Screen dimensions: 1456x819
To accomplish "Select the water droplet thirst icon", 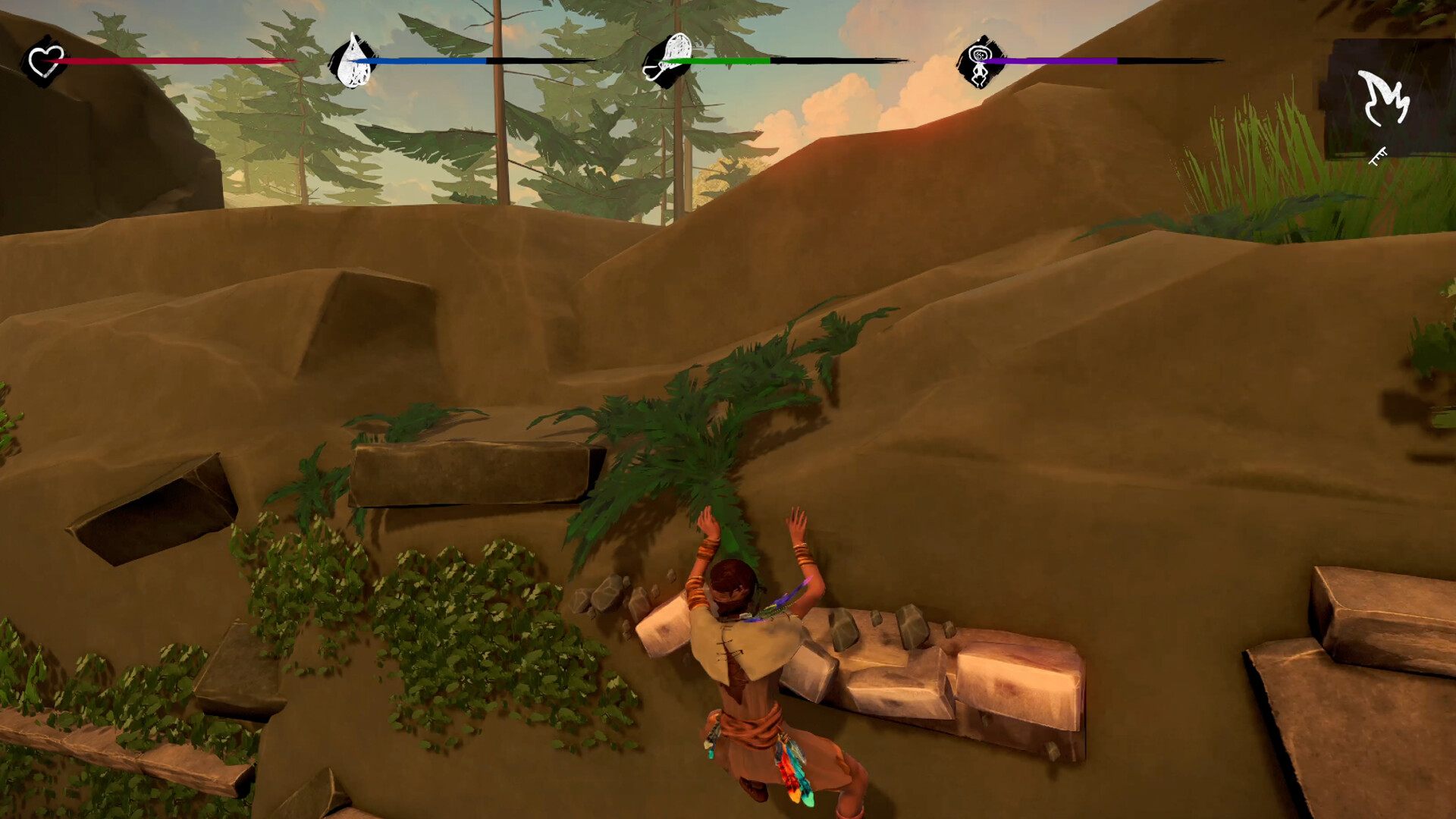I will tap(353, 61).
